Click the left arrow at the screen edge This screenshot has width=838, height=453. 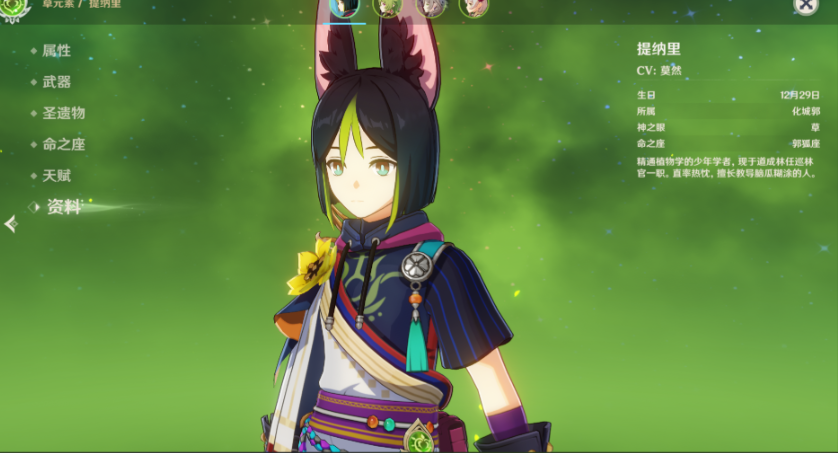[x=10, y=224]
